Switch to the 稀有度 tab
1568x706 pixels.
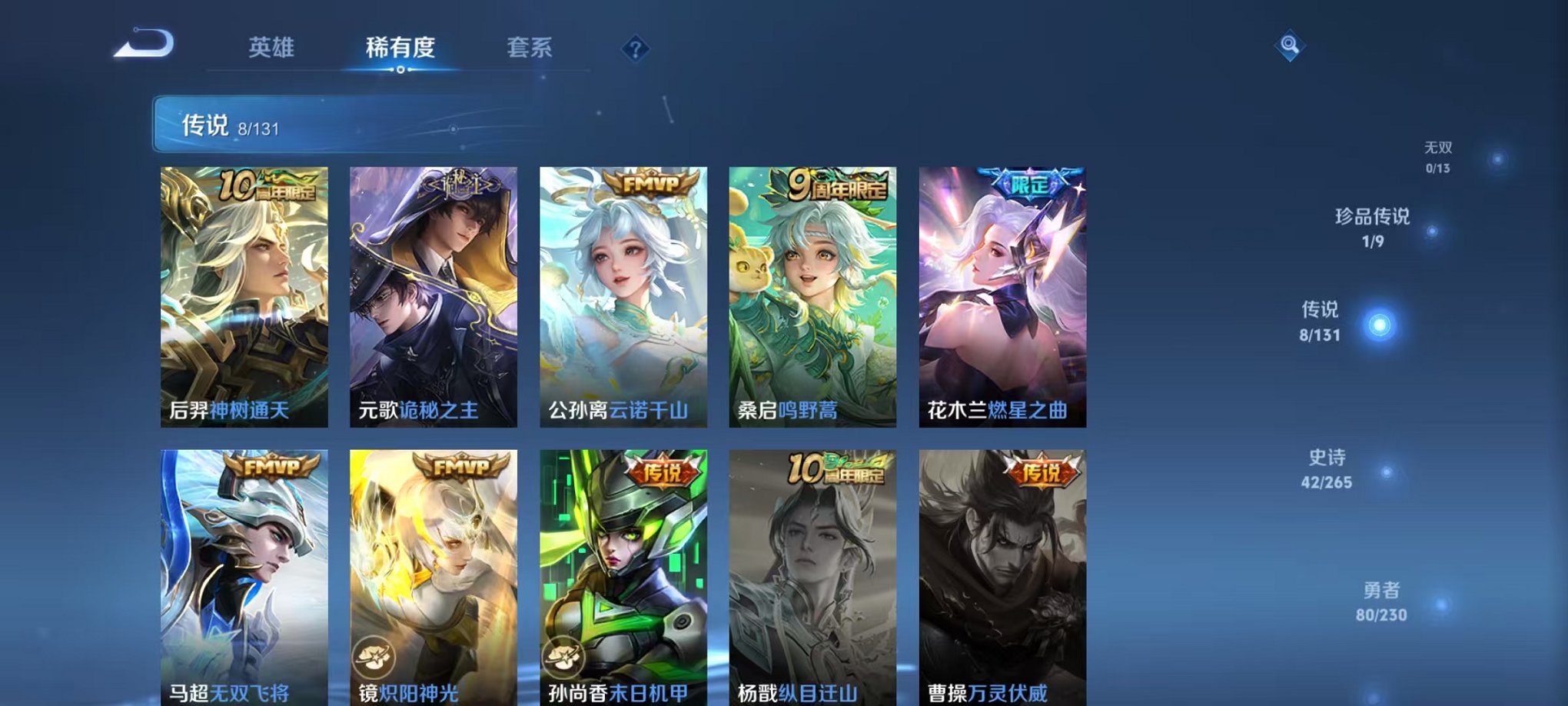pos(401,48)
